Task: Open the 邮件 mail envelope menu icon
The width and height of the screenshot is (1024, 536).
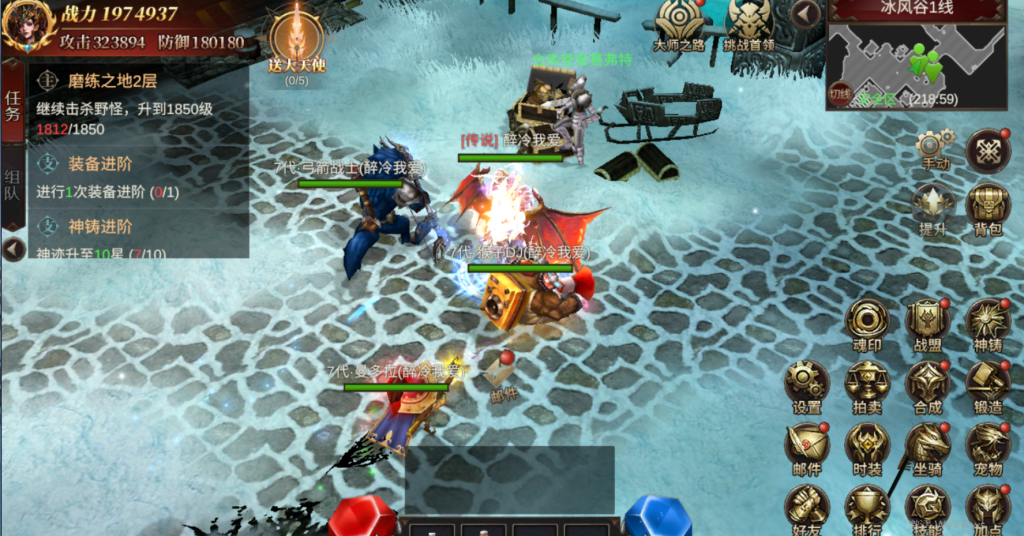Action: tap(806, 446)
